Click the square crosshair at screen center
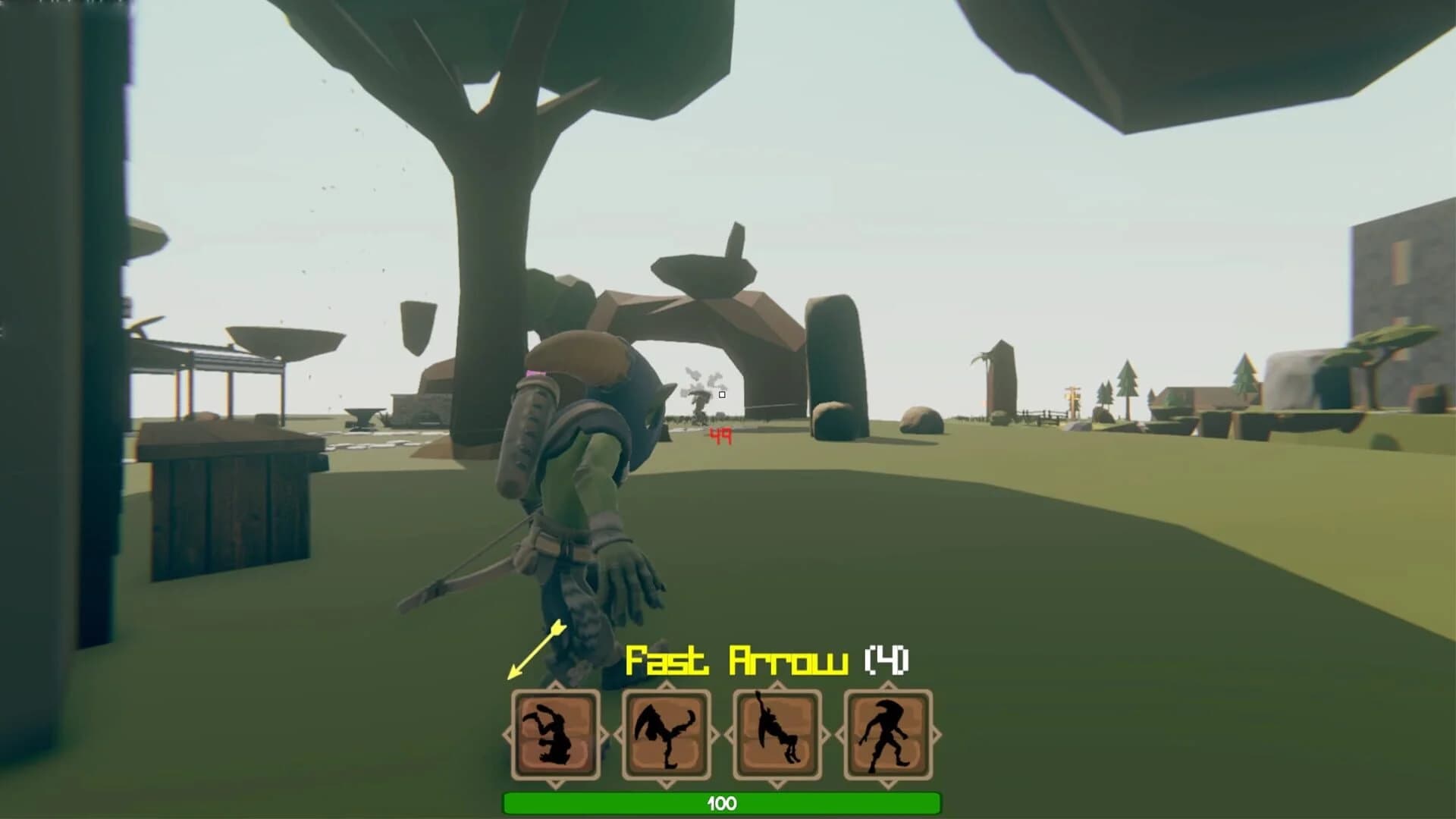This screenshot has width=1456, height=819. point(723,394)
